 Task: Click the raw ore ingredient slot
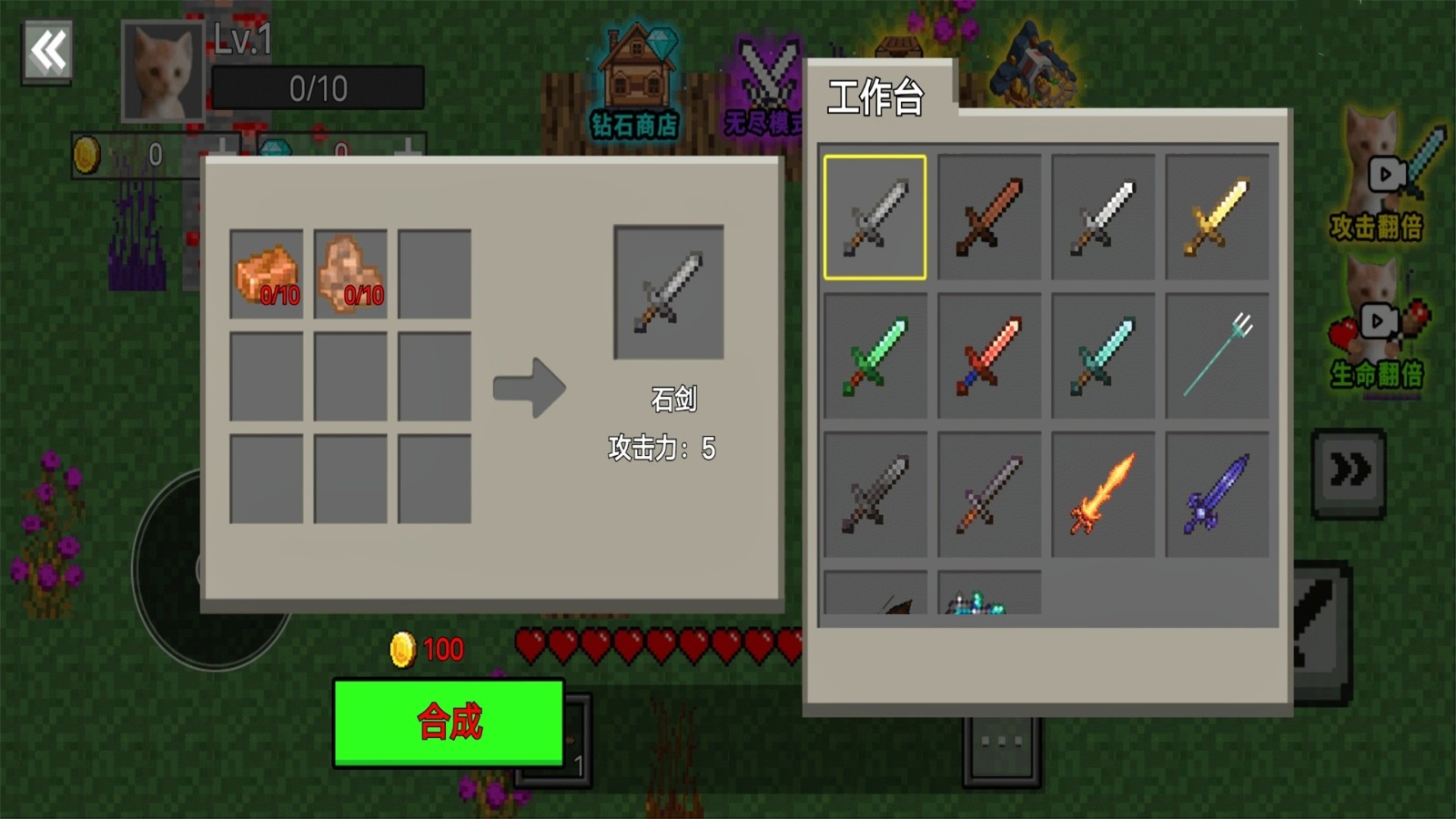pos(350,274)
